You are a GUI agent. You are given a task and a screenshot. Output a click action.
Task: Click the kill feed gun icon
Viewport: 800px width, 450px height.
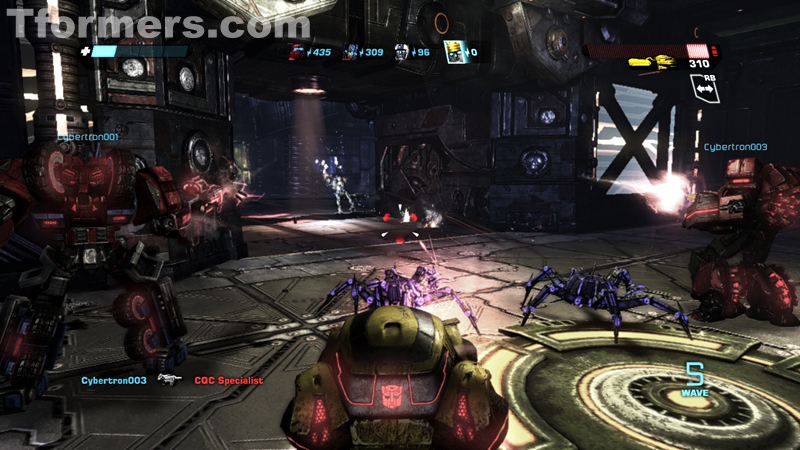168,380
